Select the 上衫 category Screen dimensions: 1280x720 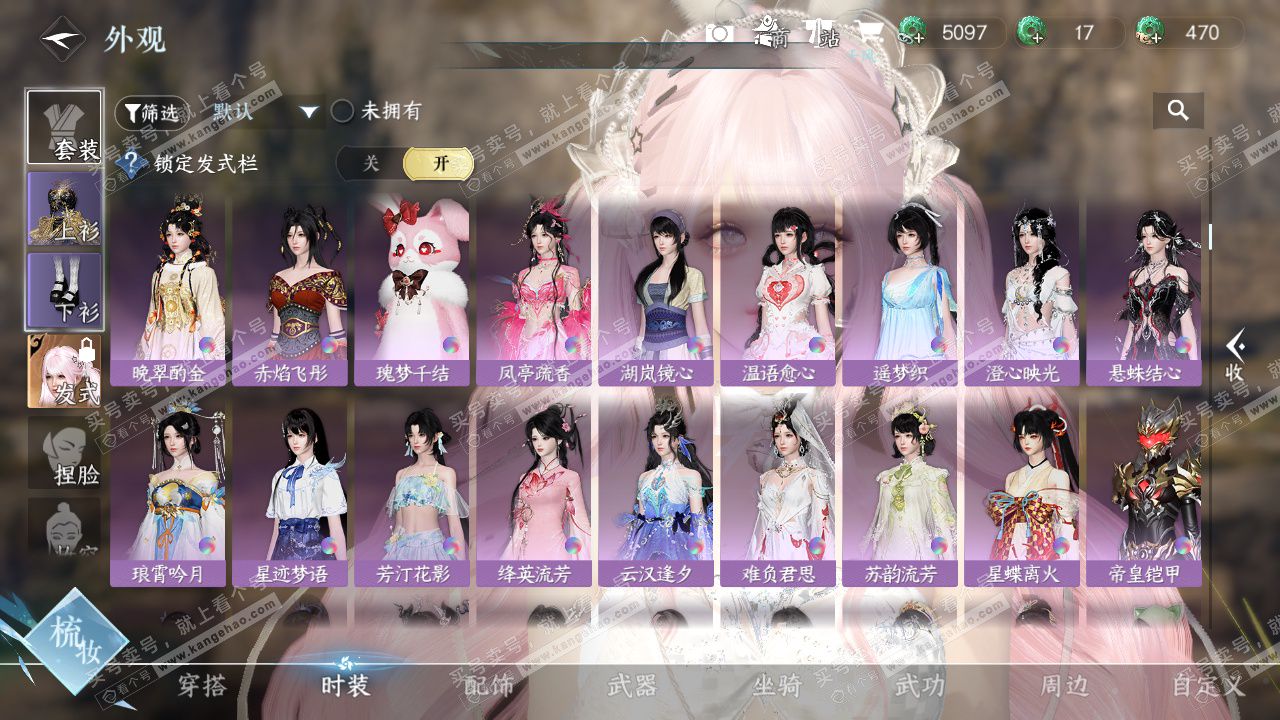point(64,209)
